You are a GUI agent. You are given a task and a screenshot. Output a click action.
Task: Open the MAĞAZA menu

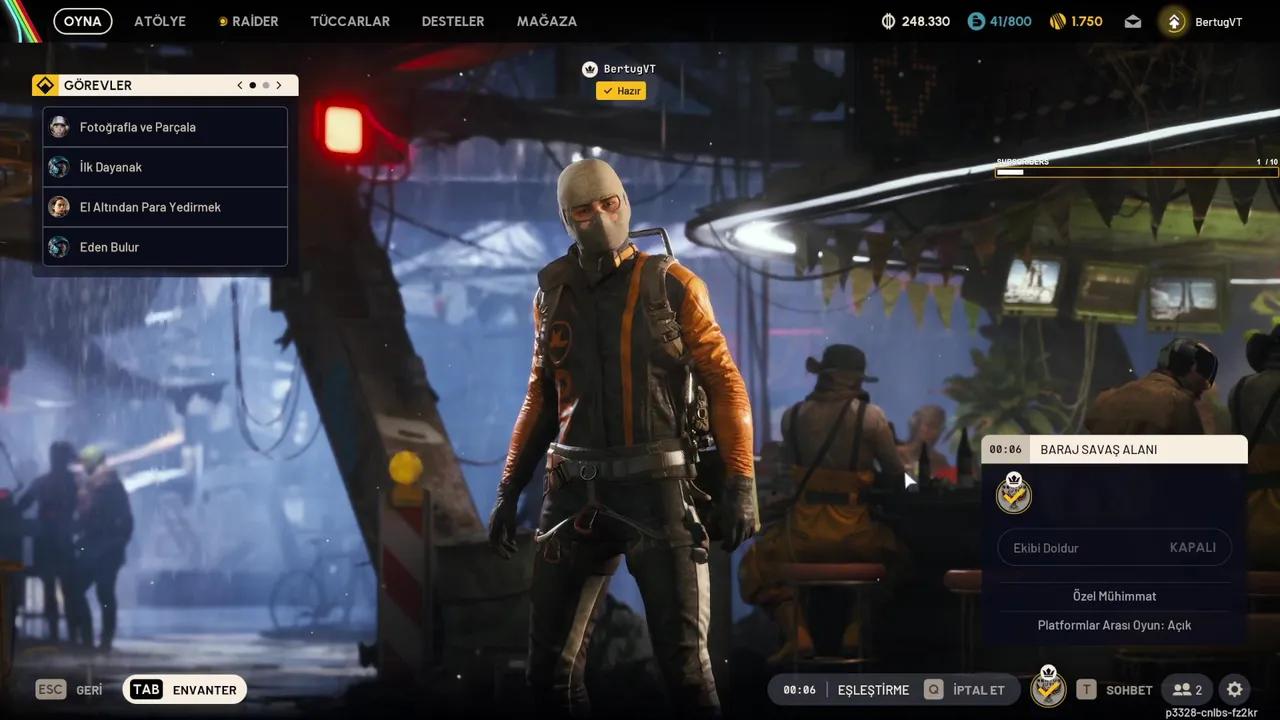point(546,20)
